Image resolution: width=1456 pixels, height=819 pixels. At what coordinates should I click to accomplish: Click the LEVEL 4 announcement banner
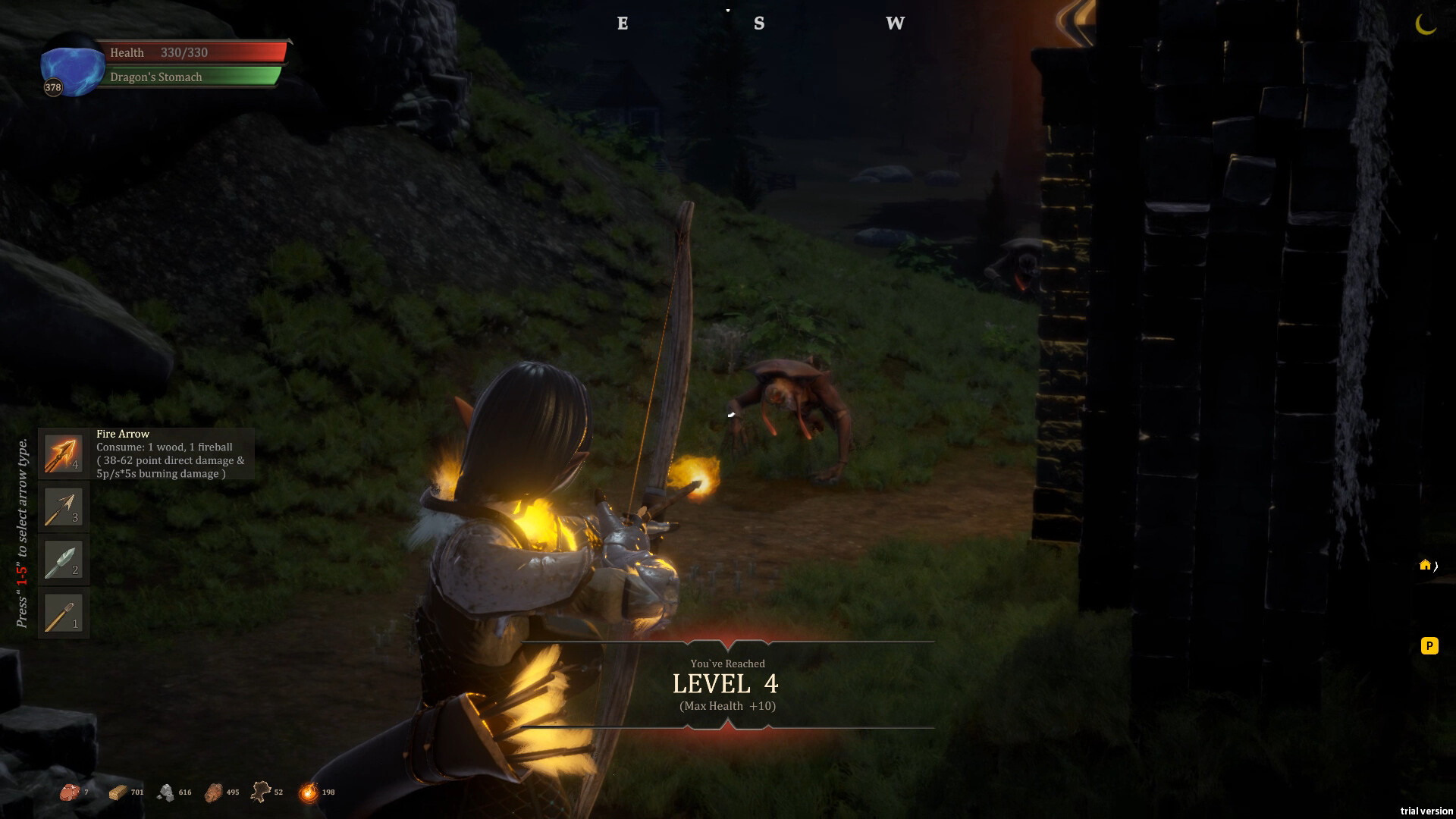(726, 683)
